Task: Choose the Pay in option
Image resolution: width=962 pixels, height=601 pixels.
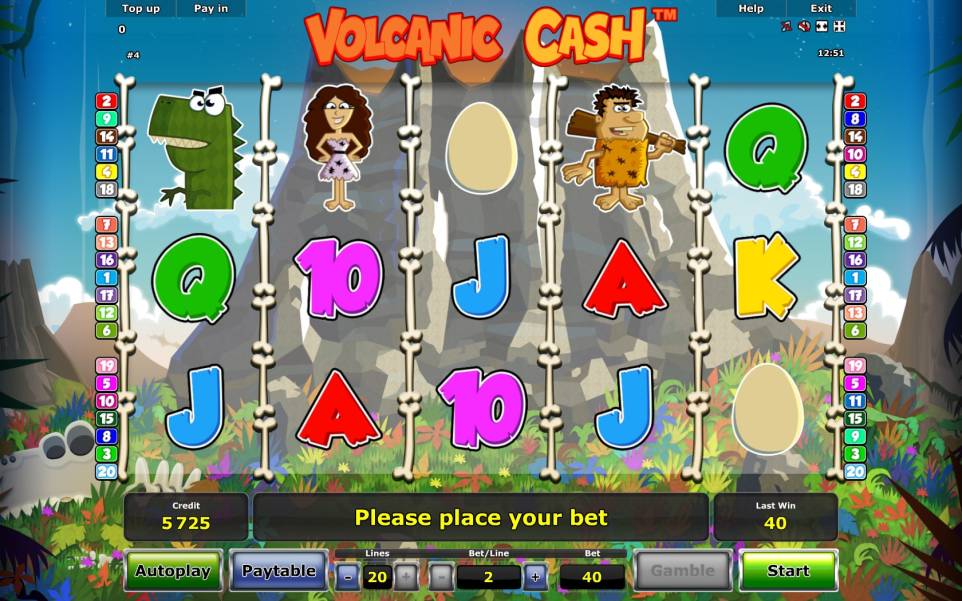Action: (x=211, y=8)
